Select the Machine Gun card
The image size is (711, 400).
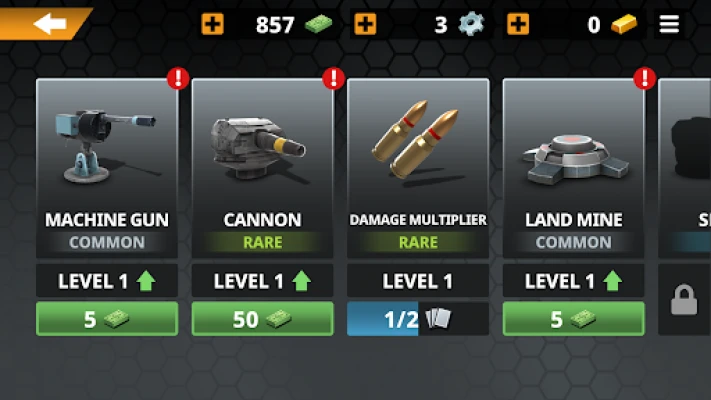(107, 165)
